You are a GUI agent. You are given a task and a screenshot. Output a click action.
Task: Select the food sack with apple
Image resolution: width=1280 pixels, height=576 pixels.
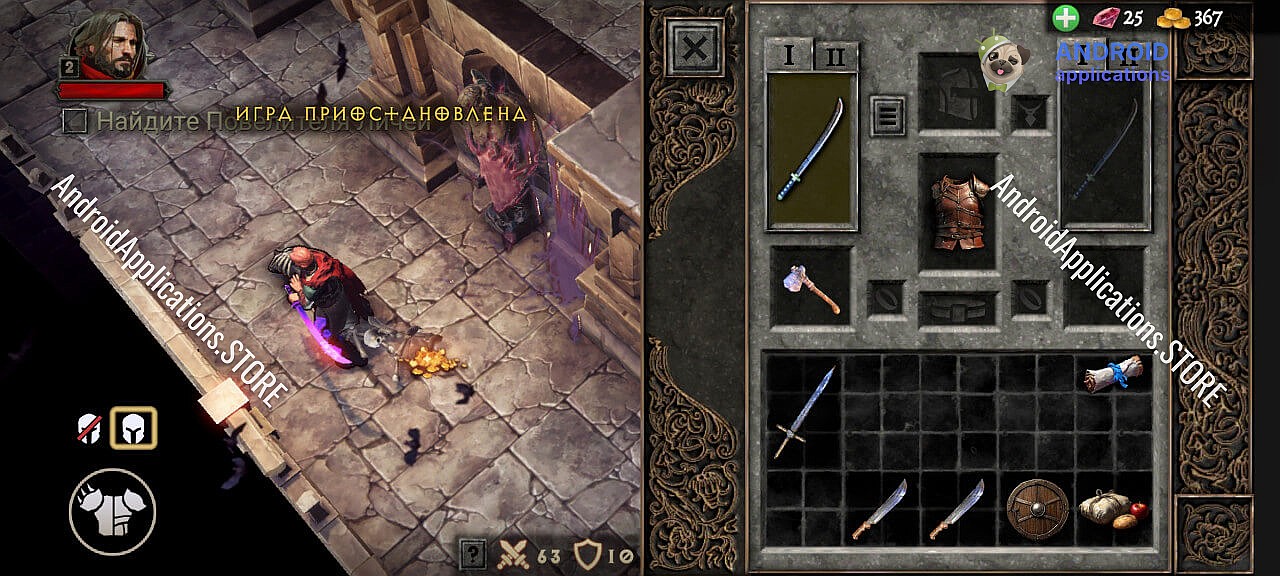1112,508
